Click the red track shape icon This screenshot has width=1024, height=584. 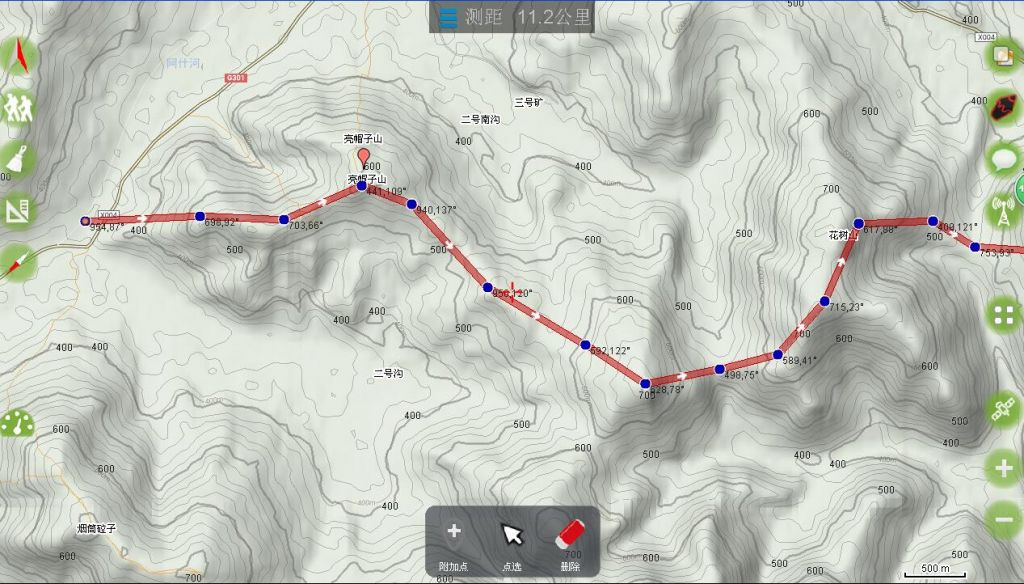pyautogui.click(x=1002, y=107)
